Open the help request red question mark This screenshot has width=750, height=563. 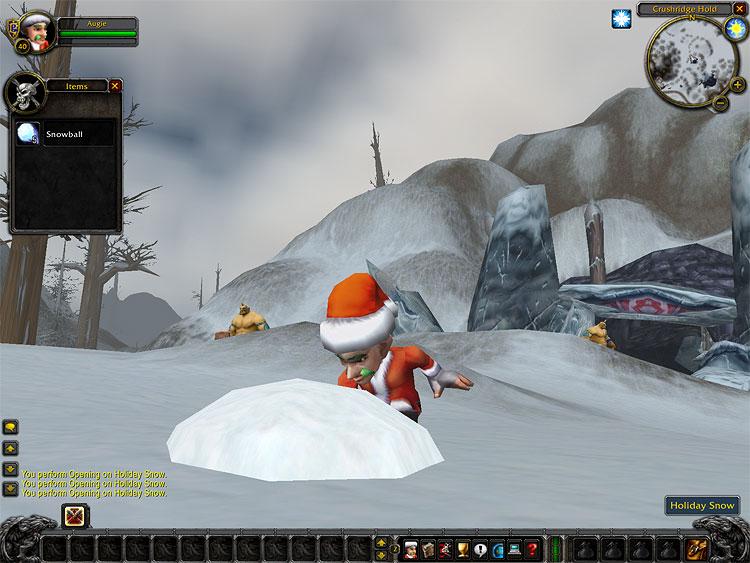(532, 548)
